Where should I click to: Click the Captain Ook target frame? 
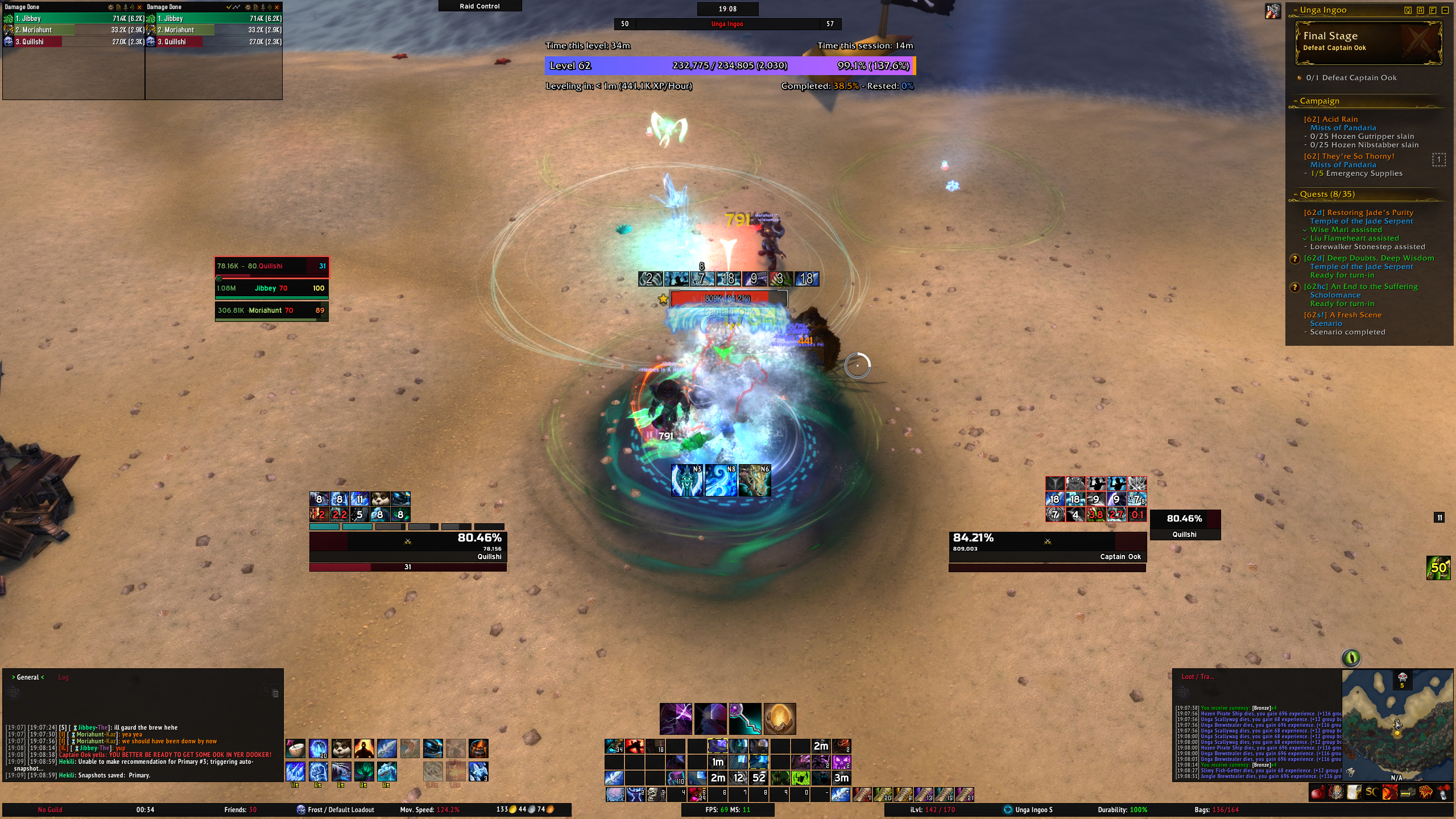coord(1046,547)
